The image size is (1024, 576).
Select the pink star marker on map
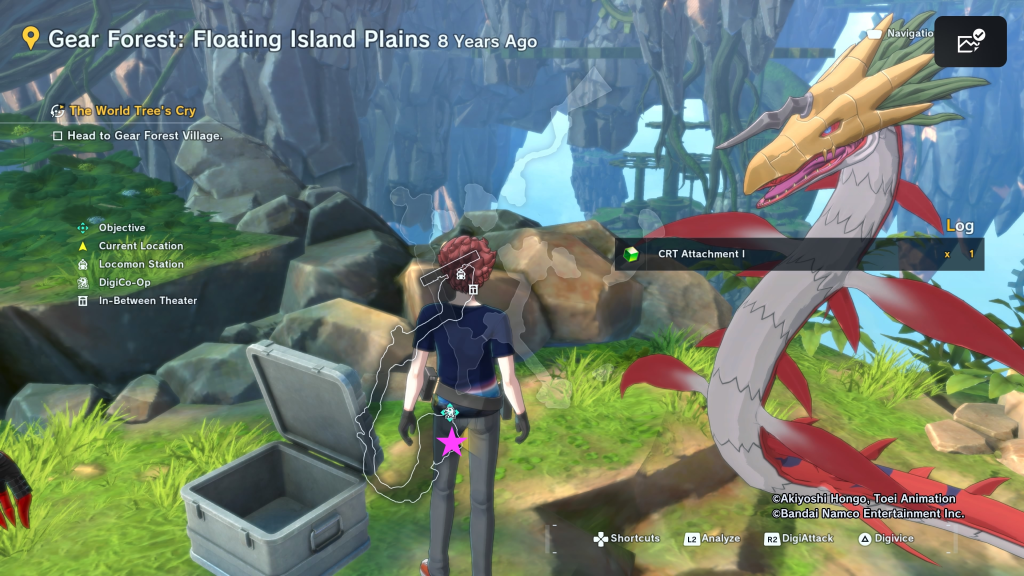tap(452, 441)
